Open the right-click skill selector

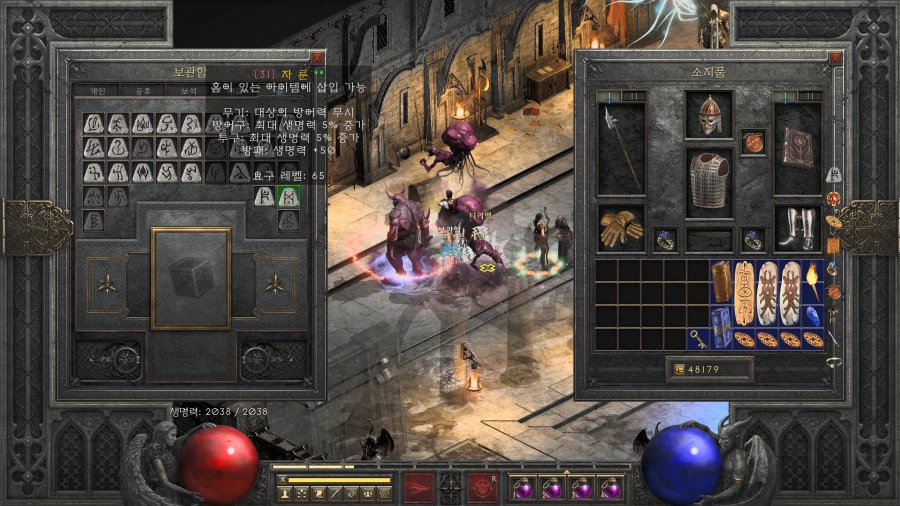coord(483,487)
